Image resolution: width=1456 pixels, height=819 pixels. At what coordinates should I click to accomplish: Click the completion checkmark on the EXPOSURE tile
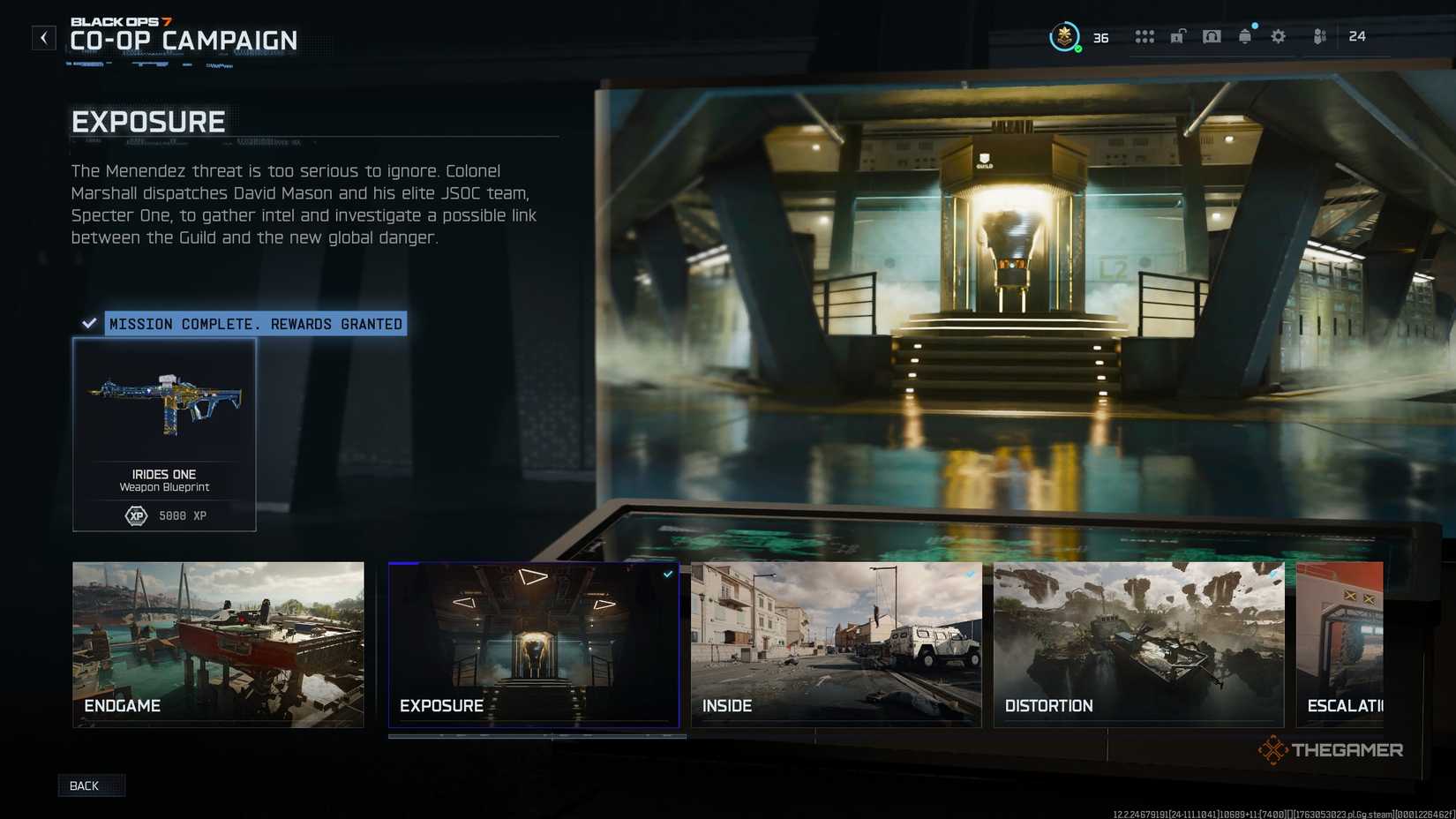point(668,573)
